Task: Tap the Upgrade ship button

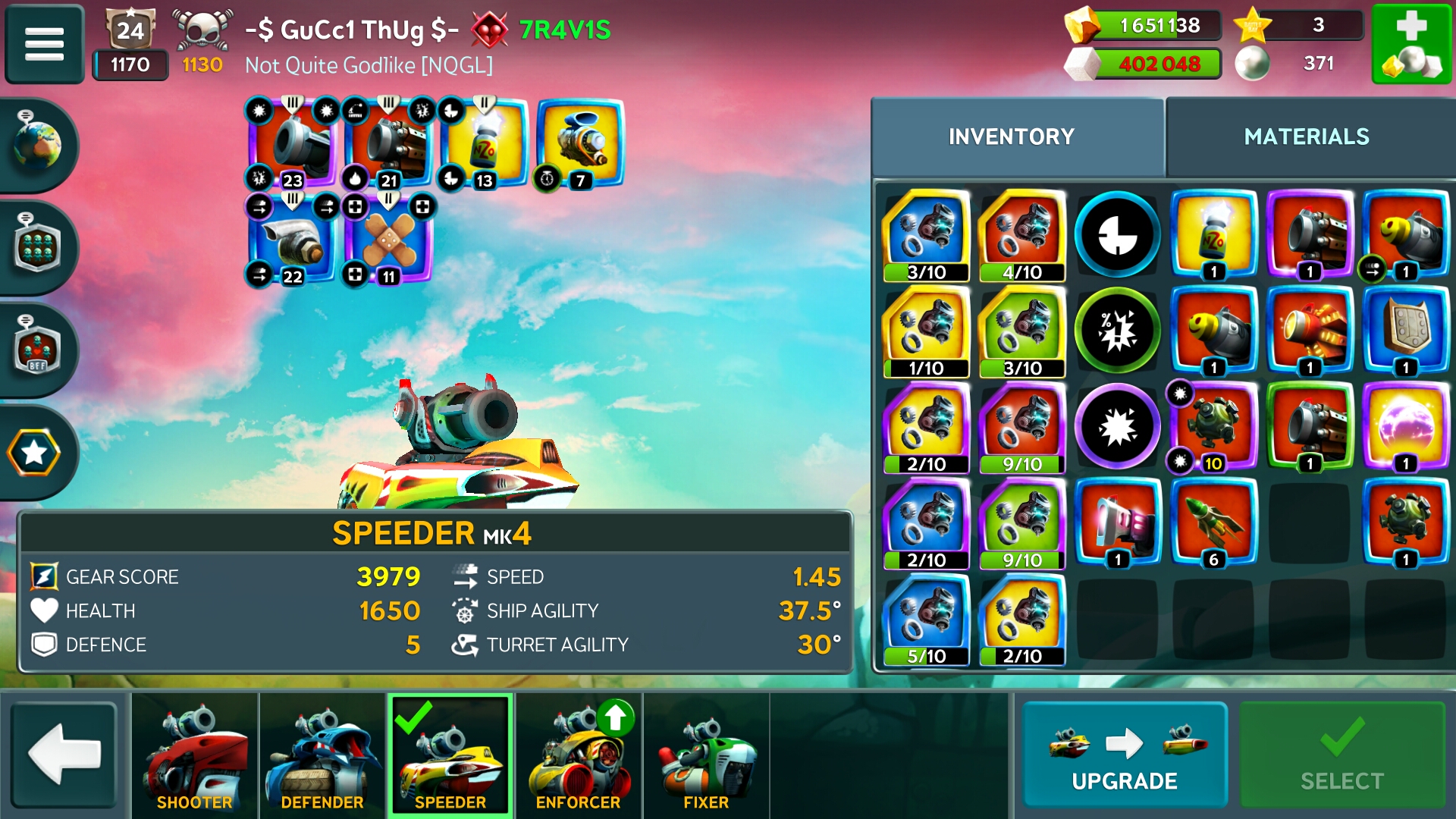Action: tap(1124, 755)
